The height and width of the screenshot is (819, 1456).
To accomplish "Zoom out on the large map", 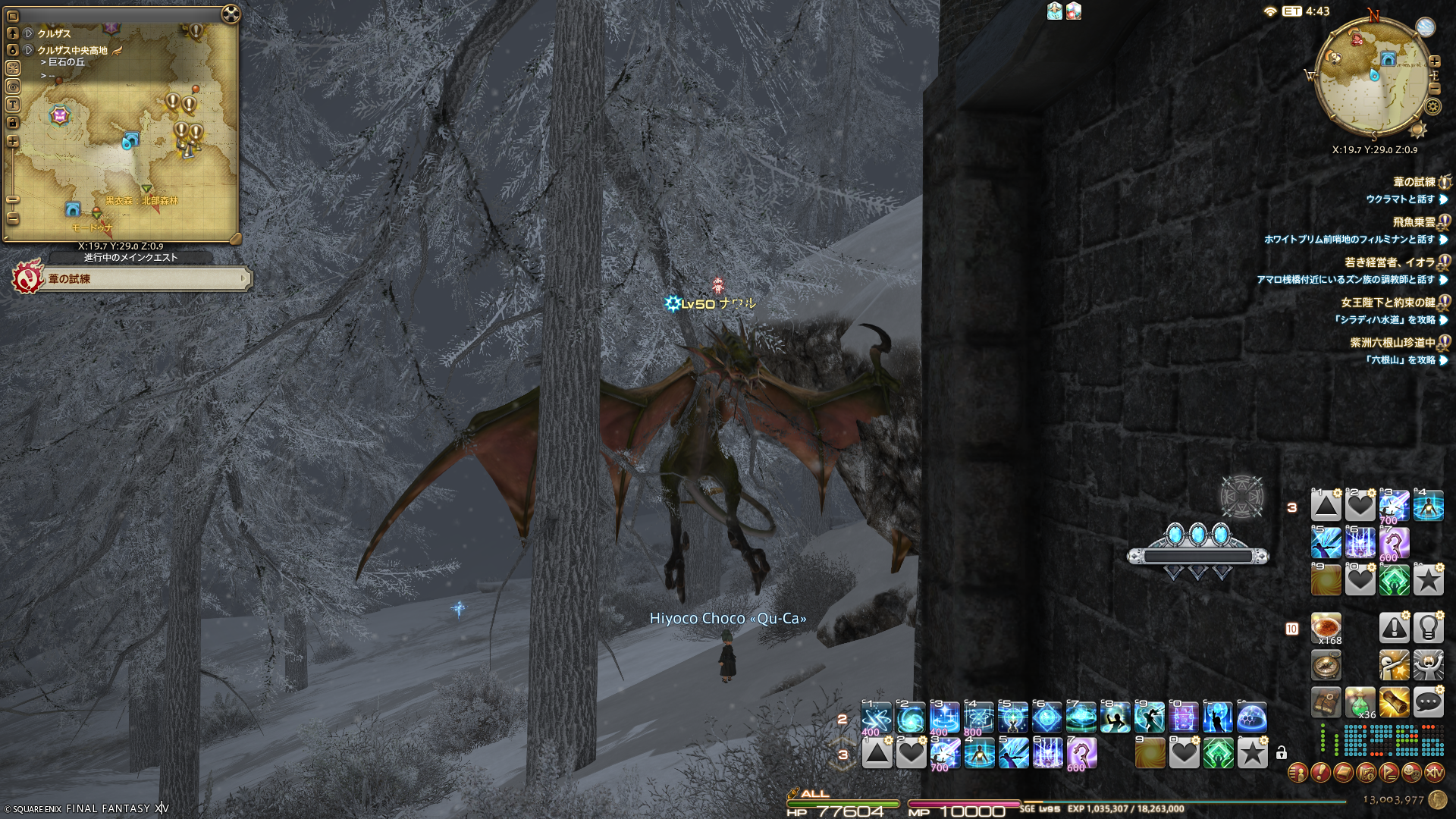I will (x=13, y=218).
